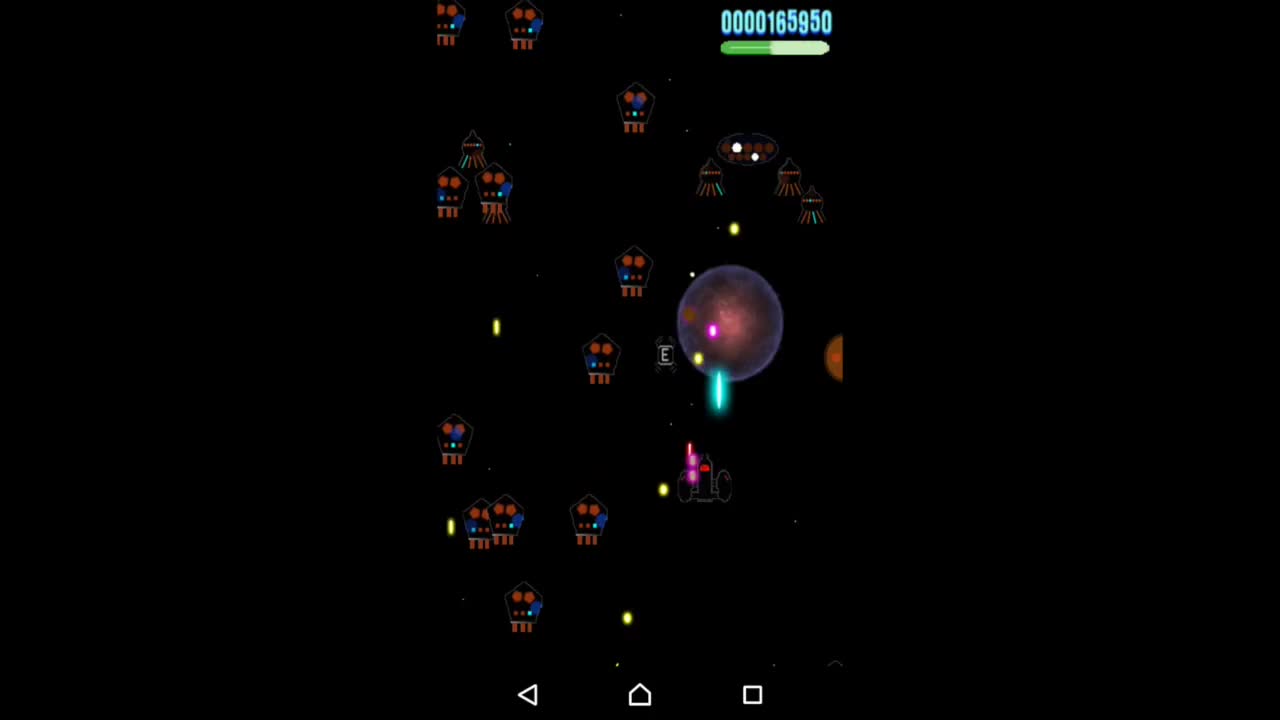Open recent apps with the square button
This screenshot has height=720, width=1280.
point(752,695)
